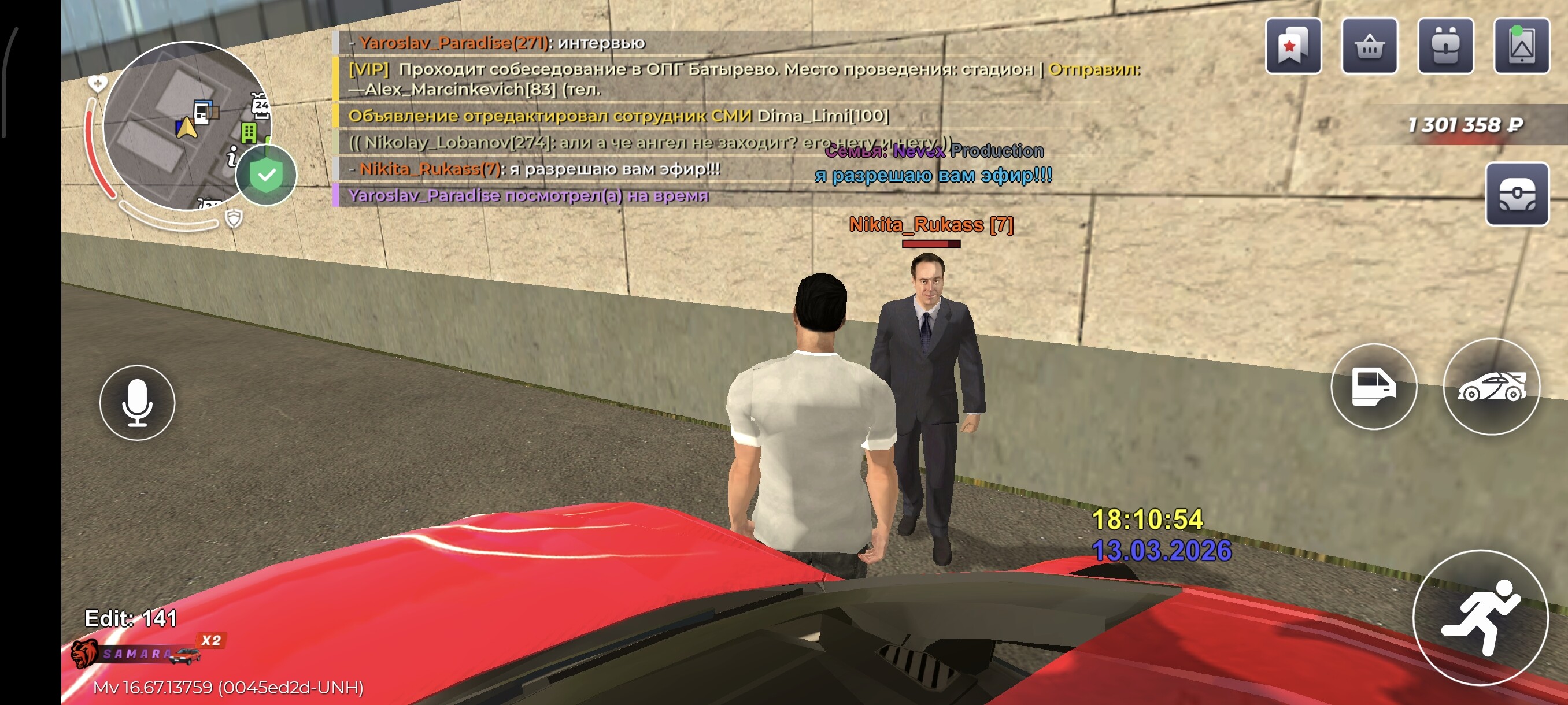Open the treasure chest rewards button

(1517, 195)
